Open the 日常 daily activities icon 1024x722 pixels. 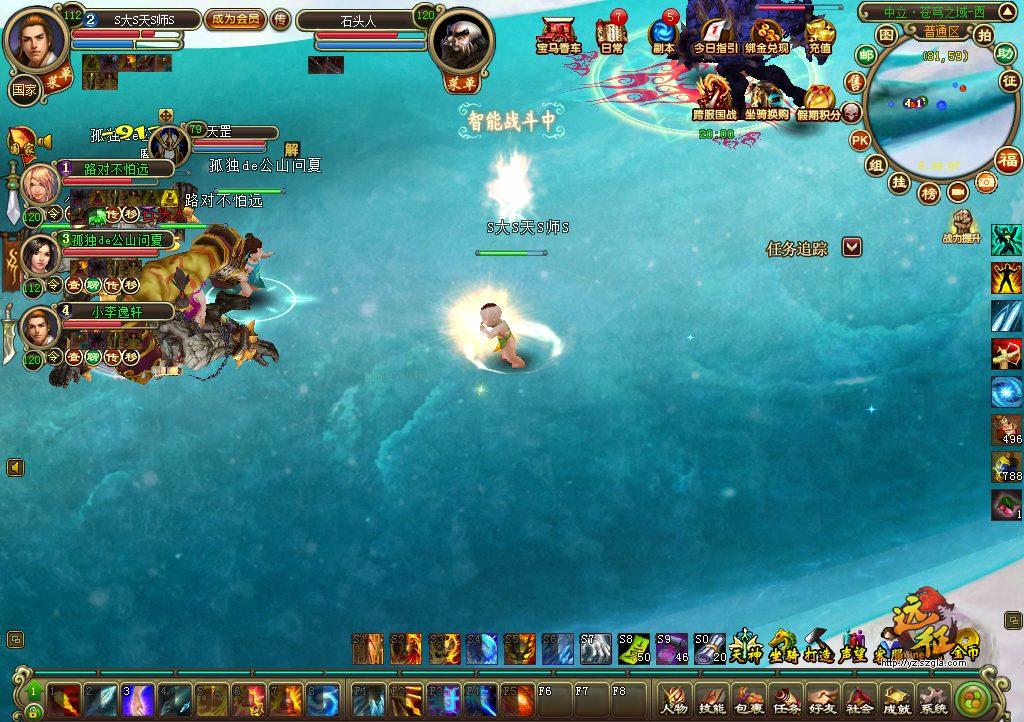point(611,34)
